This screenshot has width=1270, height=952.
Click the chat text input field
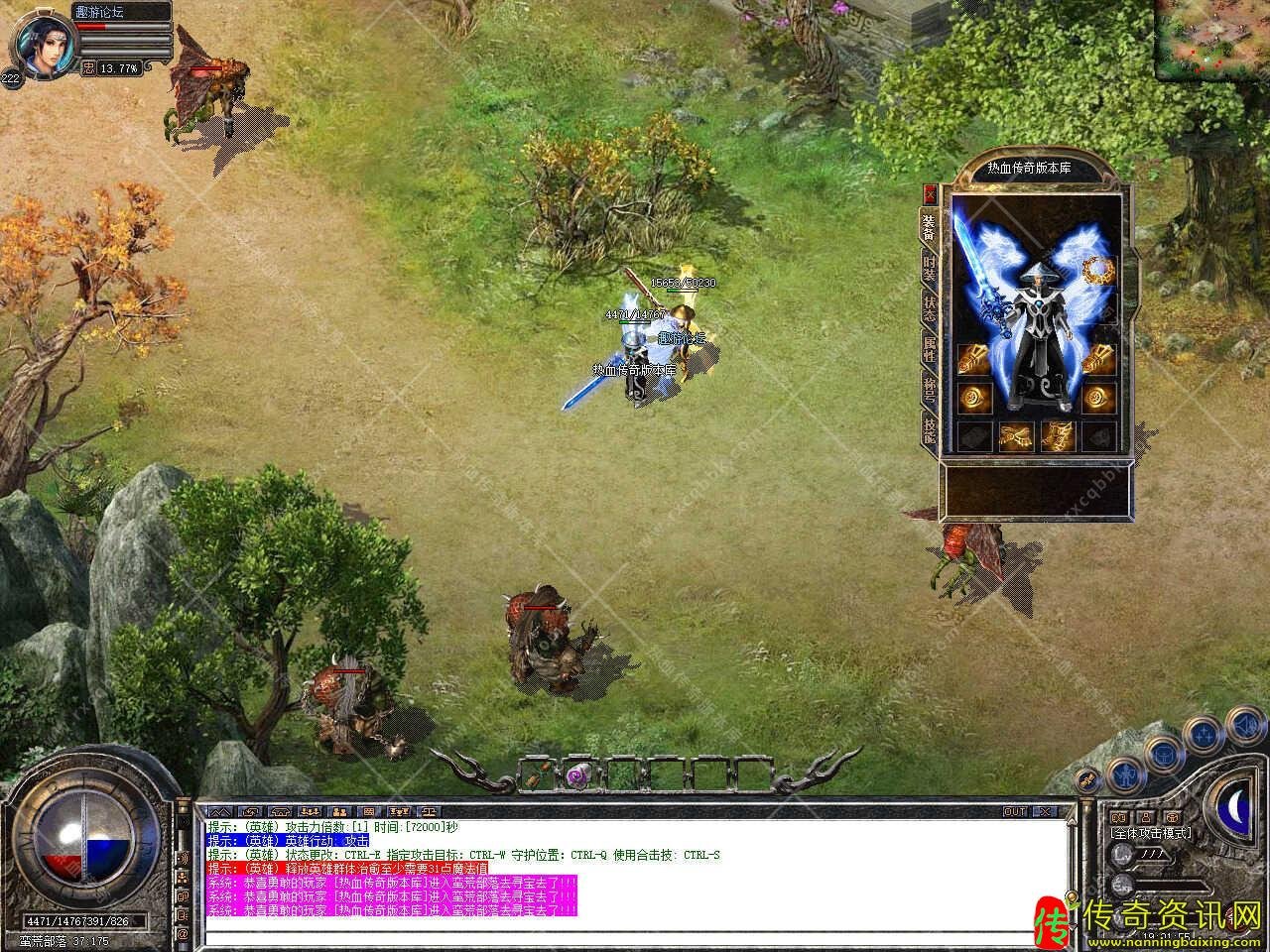pos(635,935)
